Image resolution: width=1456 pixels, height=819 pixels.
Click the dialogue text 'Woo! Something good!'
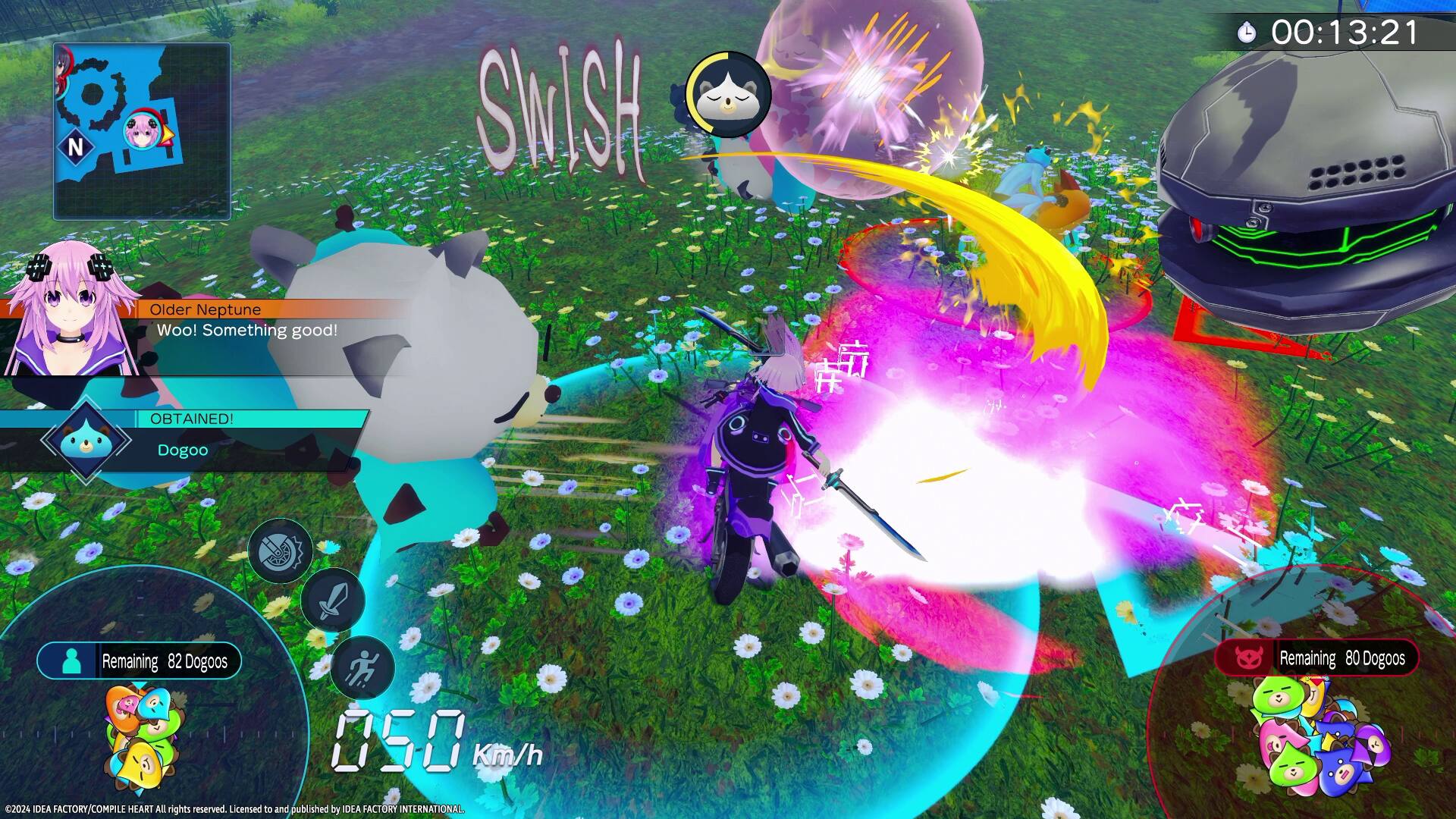[248, 330]
